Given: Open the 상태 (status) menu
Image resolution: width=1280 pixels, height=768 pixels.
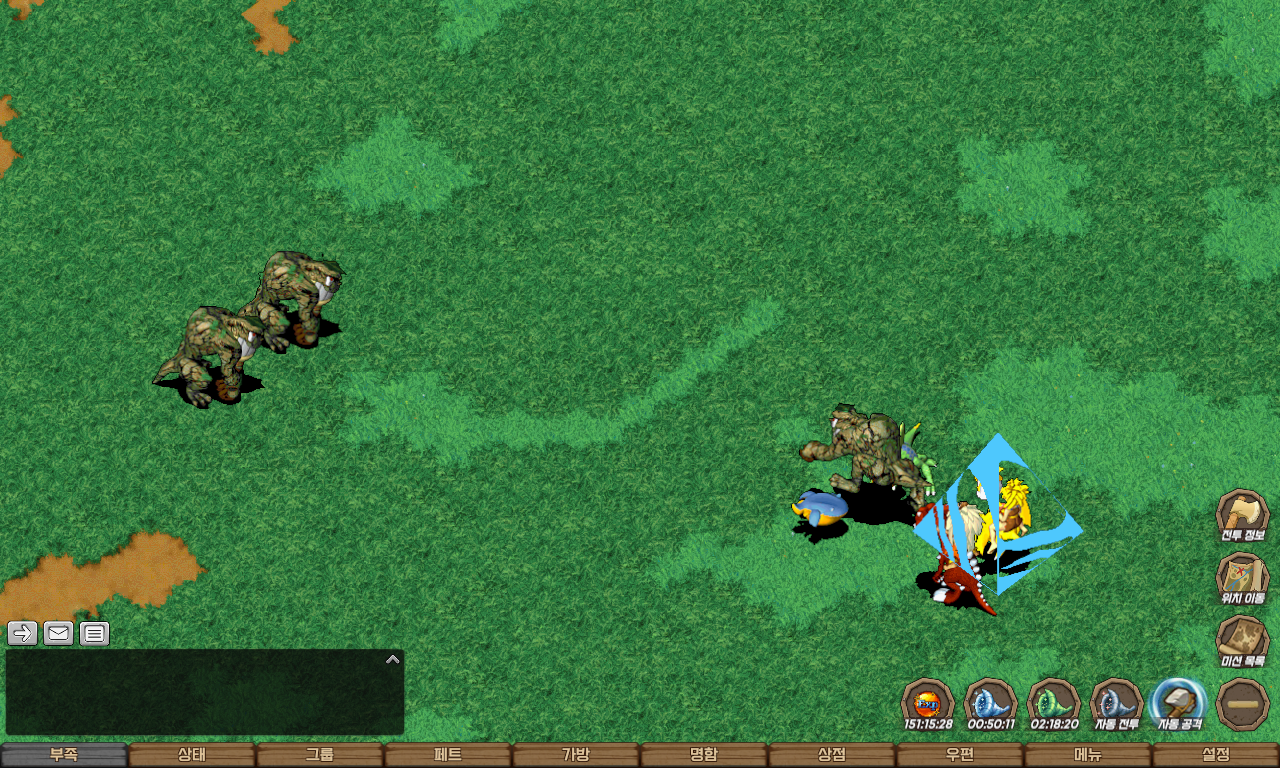Looking at the screenshot, I should coord(192,755).
